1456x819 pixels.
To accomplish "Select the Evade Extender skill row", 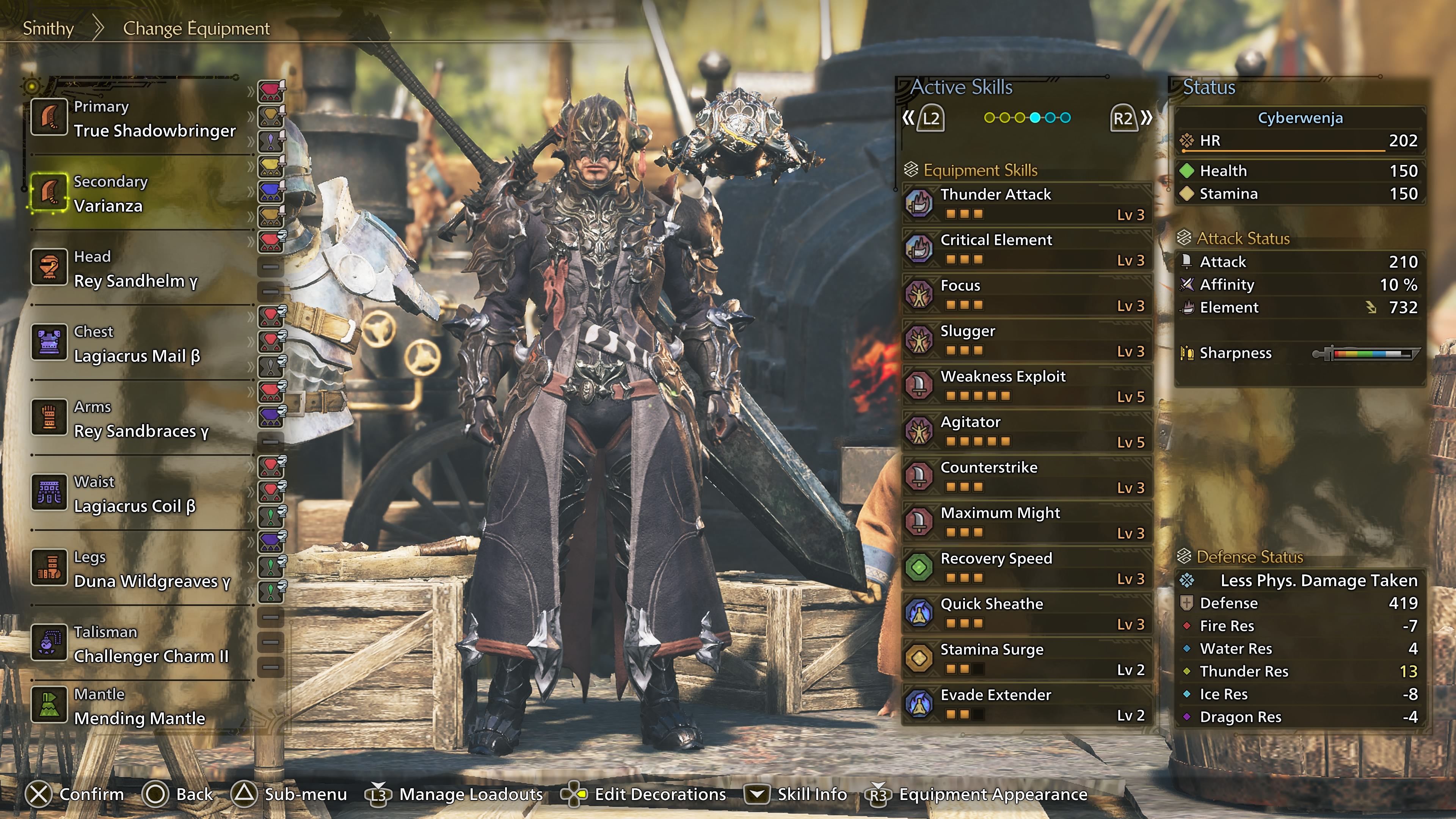I will (1026, 704).
